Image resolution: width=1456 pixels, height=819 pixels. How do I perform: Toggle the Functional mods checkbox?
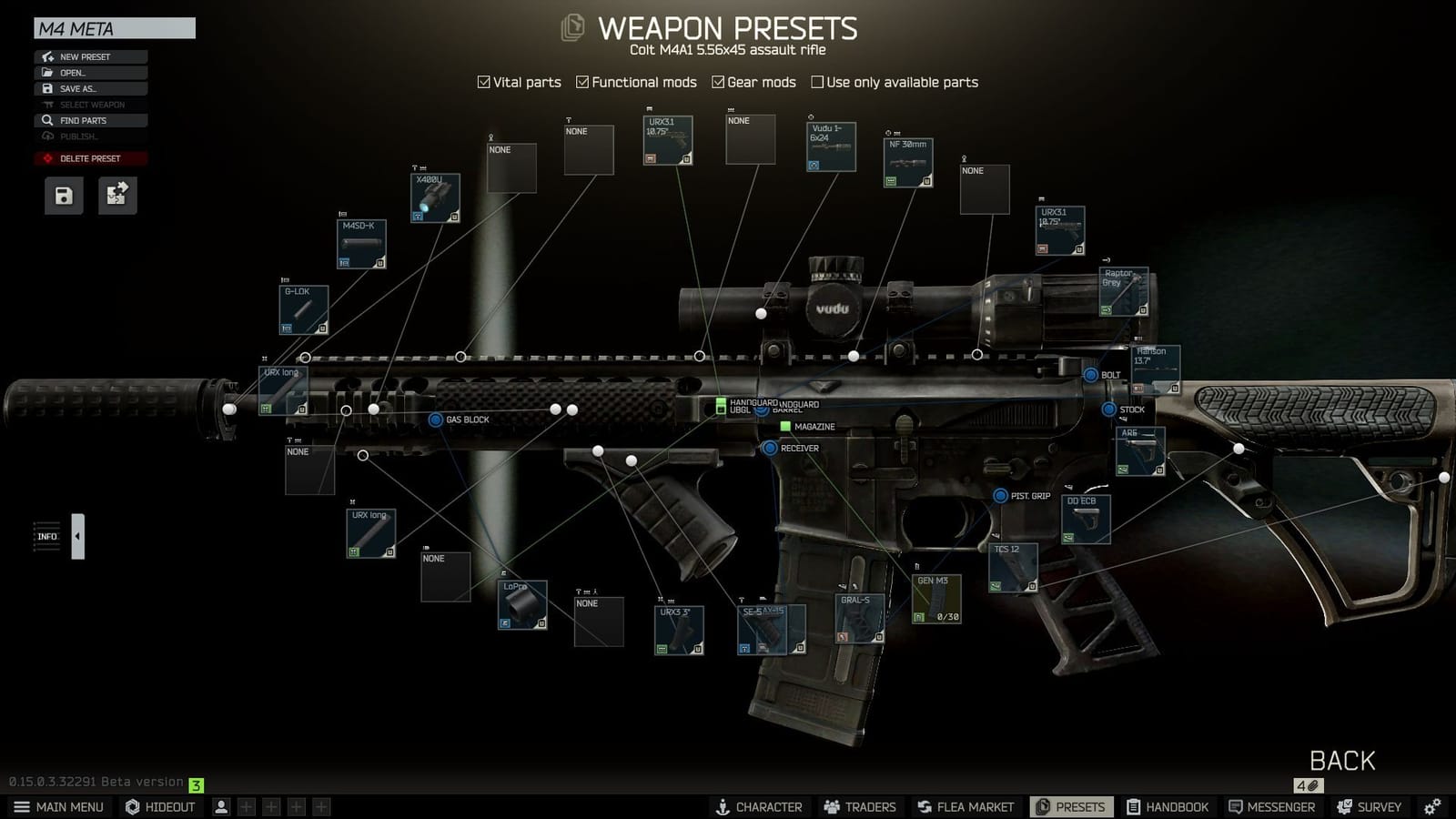pyautogui.click(x=582, y=82)
